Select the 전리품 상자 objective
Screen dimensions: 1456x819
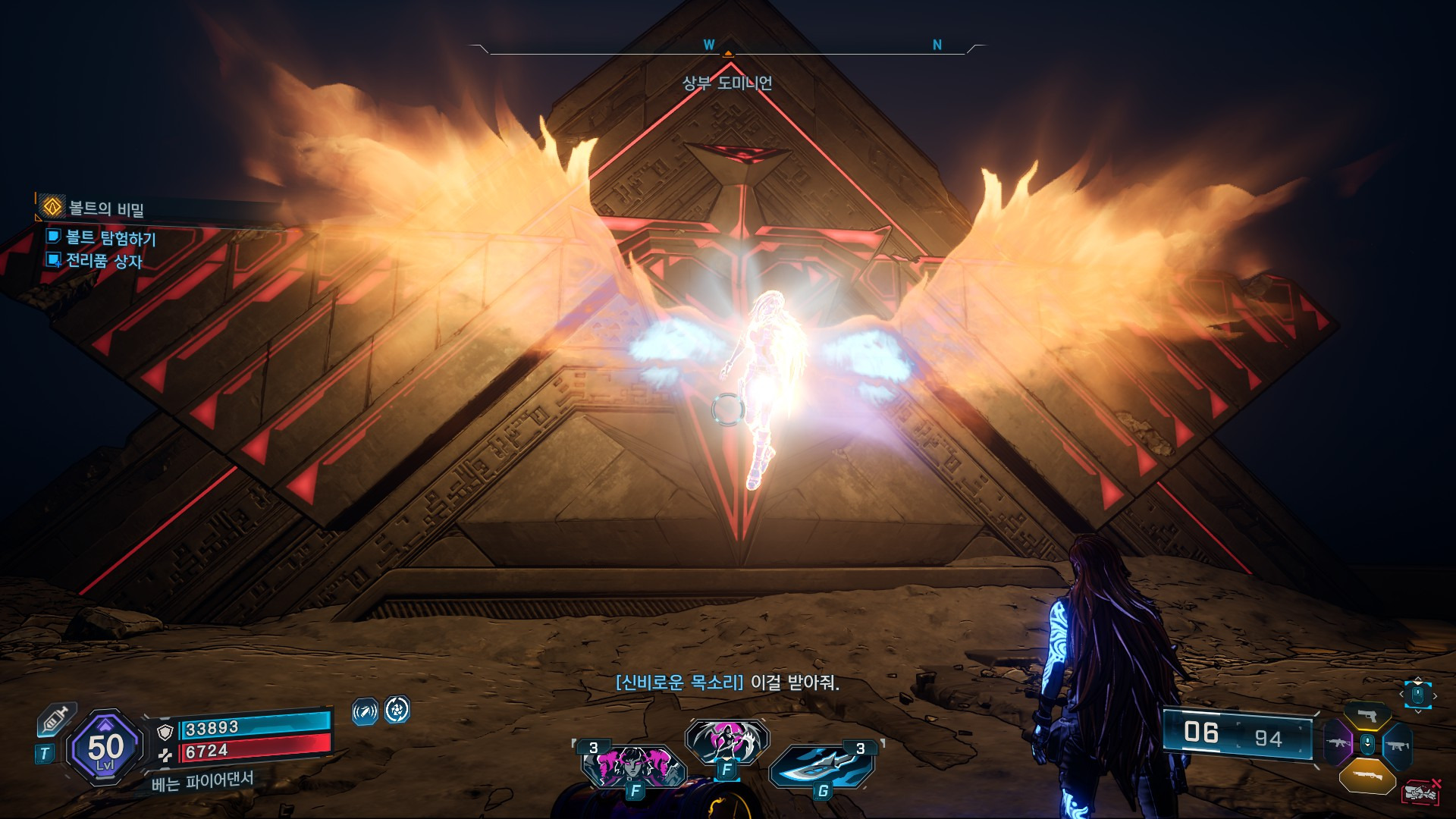(103, 261)
